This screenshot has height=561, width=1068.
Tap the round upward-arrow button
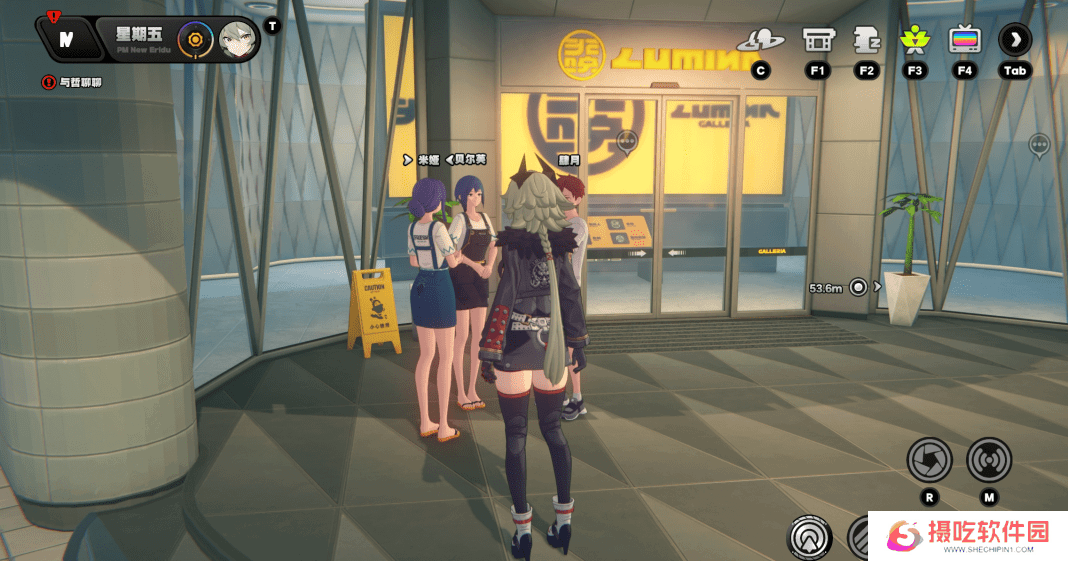click(x=810, y=538)
